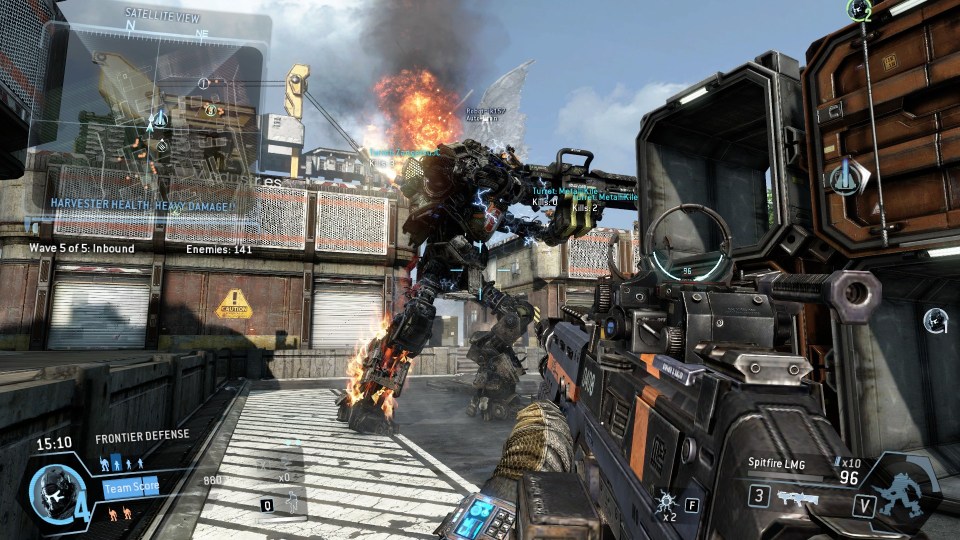Image resolution: width=960 pixels, height=540 pixels.
Task: Click the orange enemy team icons
Action: click(x=122, y=514)
